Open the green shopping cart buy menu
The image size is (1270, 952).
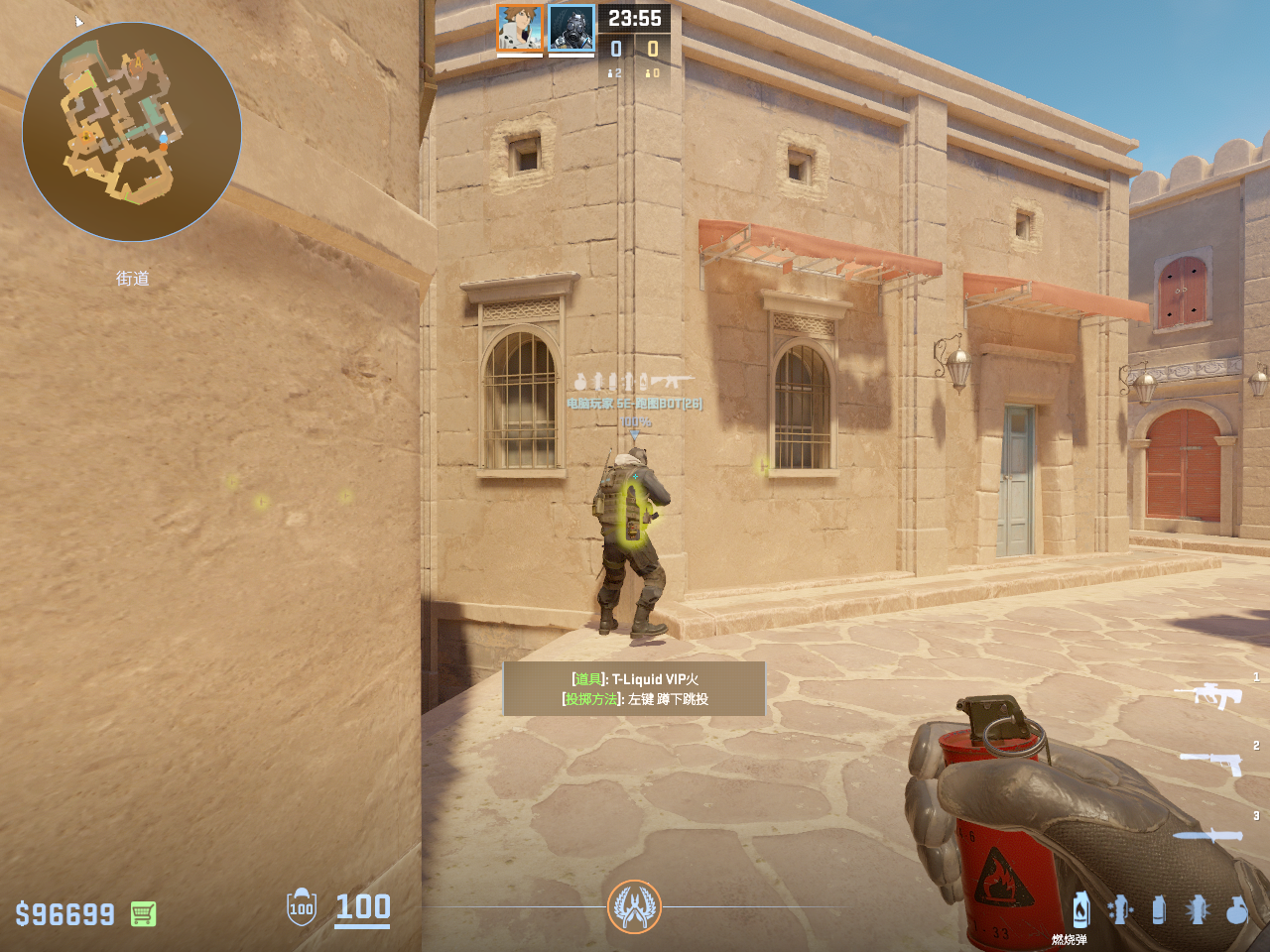pos(143,913)
